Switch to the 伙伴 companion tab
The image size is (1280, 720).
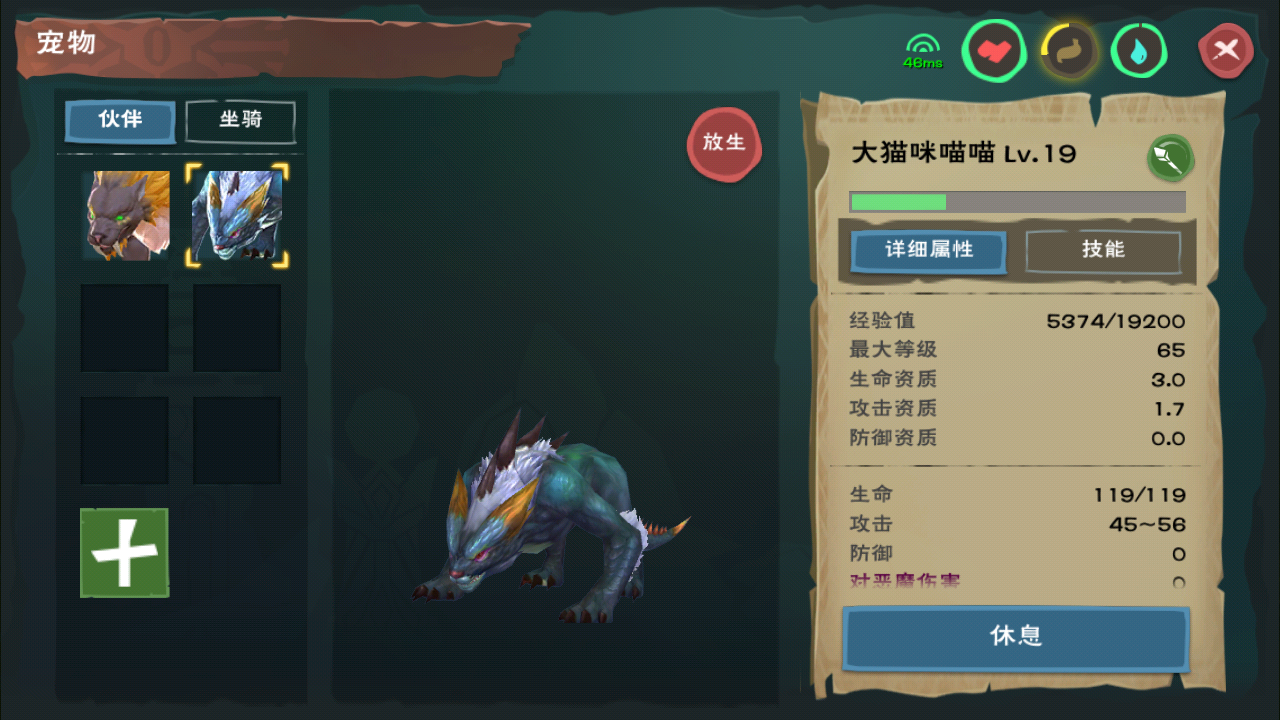[120, 121]
